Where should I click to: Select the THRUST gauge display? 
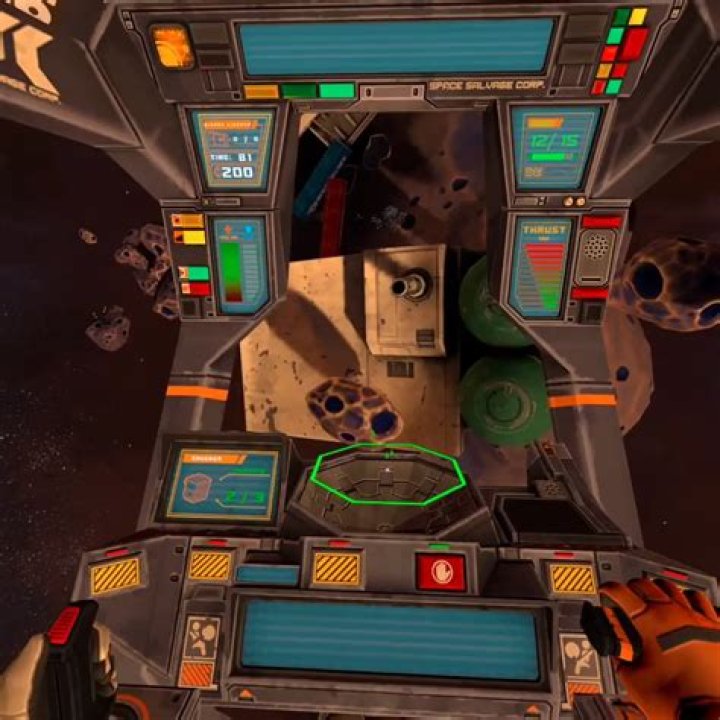543,267
